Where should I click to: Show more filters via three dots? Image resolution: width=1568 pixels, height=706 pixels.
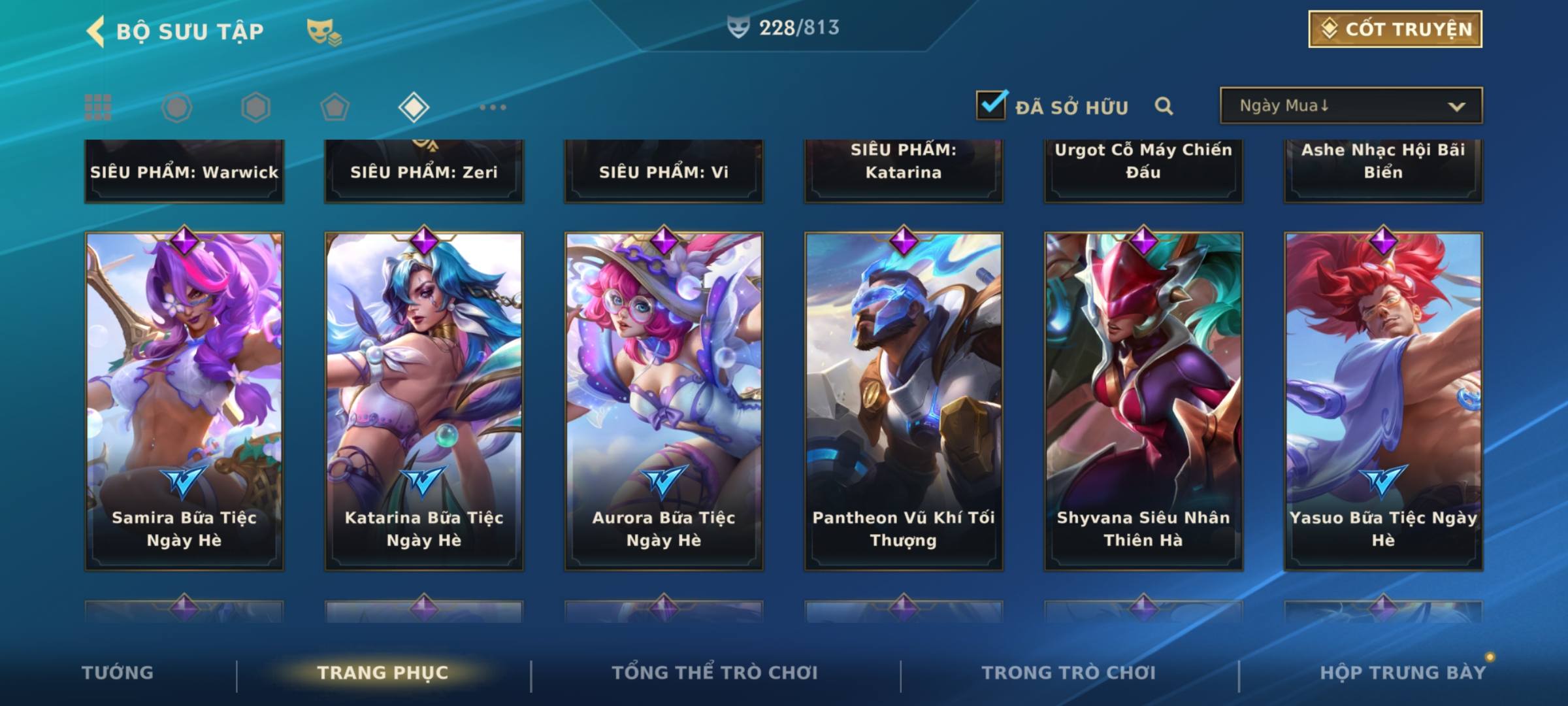(493, 107)
